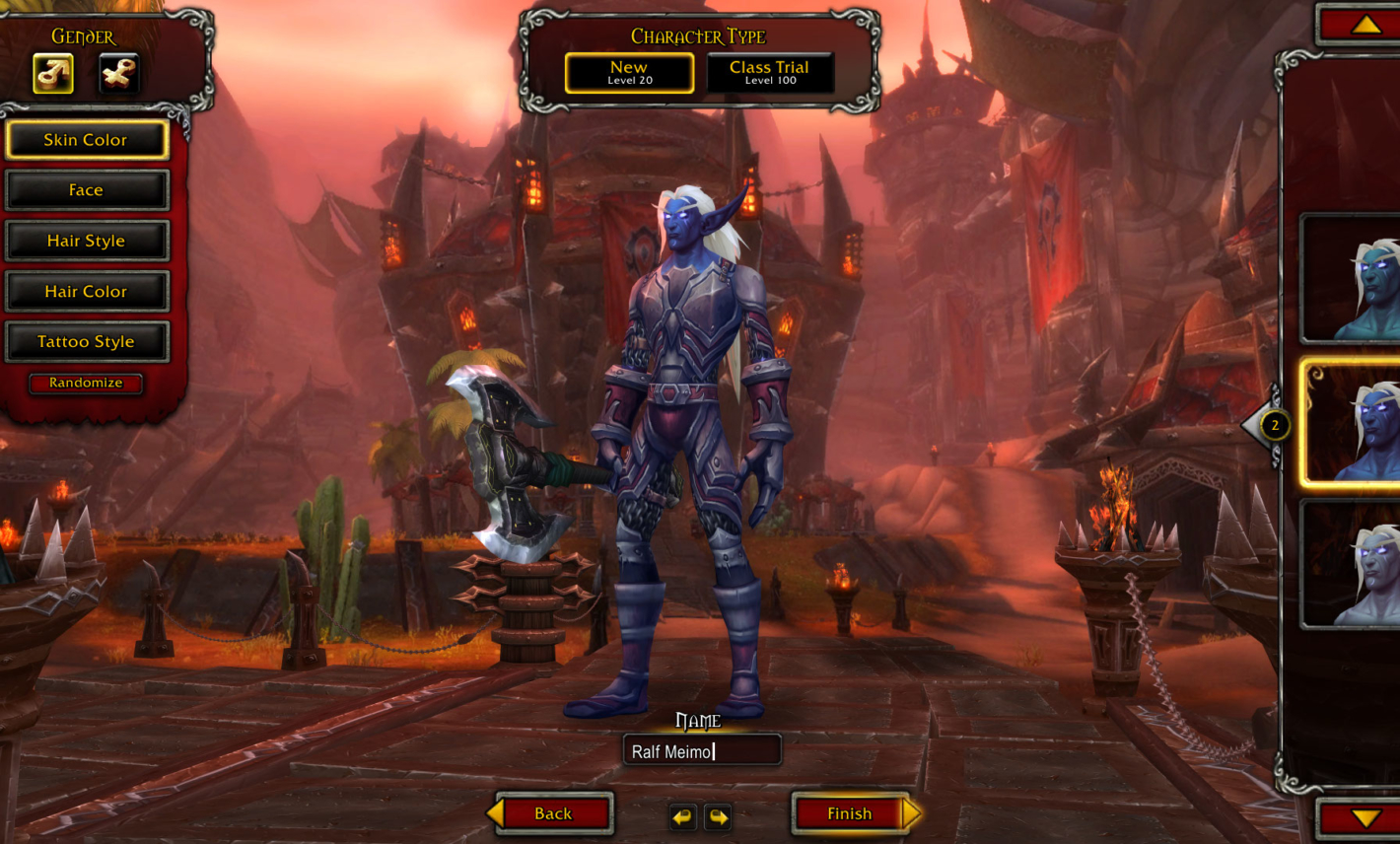Screen dimensions: 1400x844
Task: Select the male gender icon
Action: 53,72
